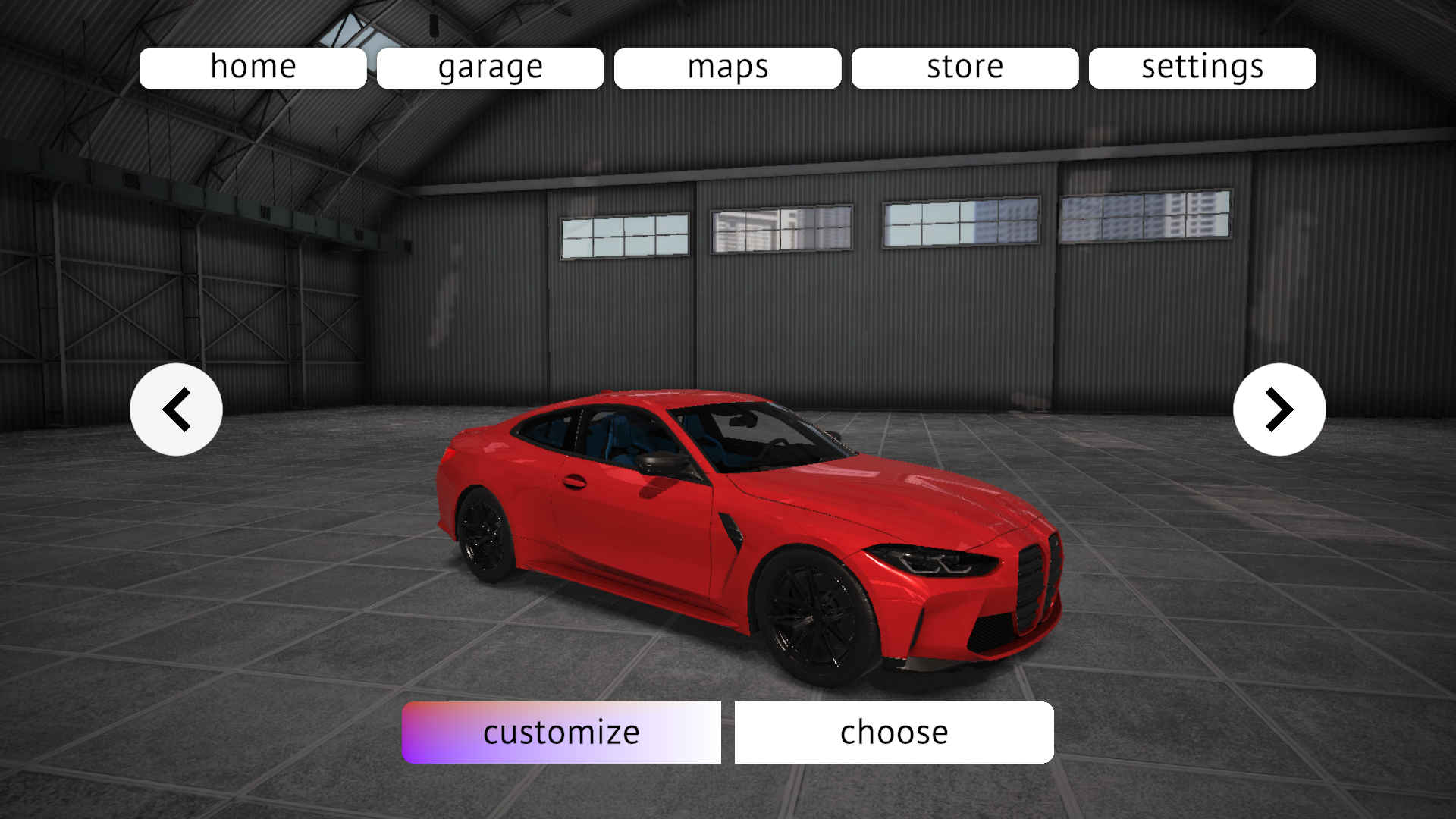Image resolution: width=1456 pixels, height=819 pixels.
Task: Open the garage tab
Action: (x=490, y=68)
